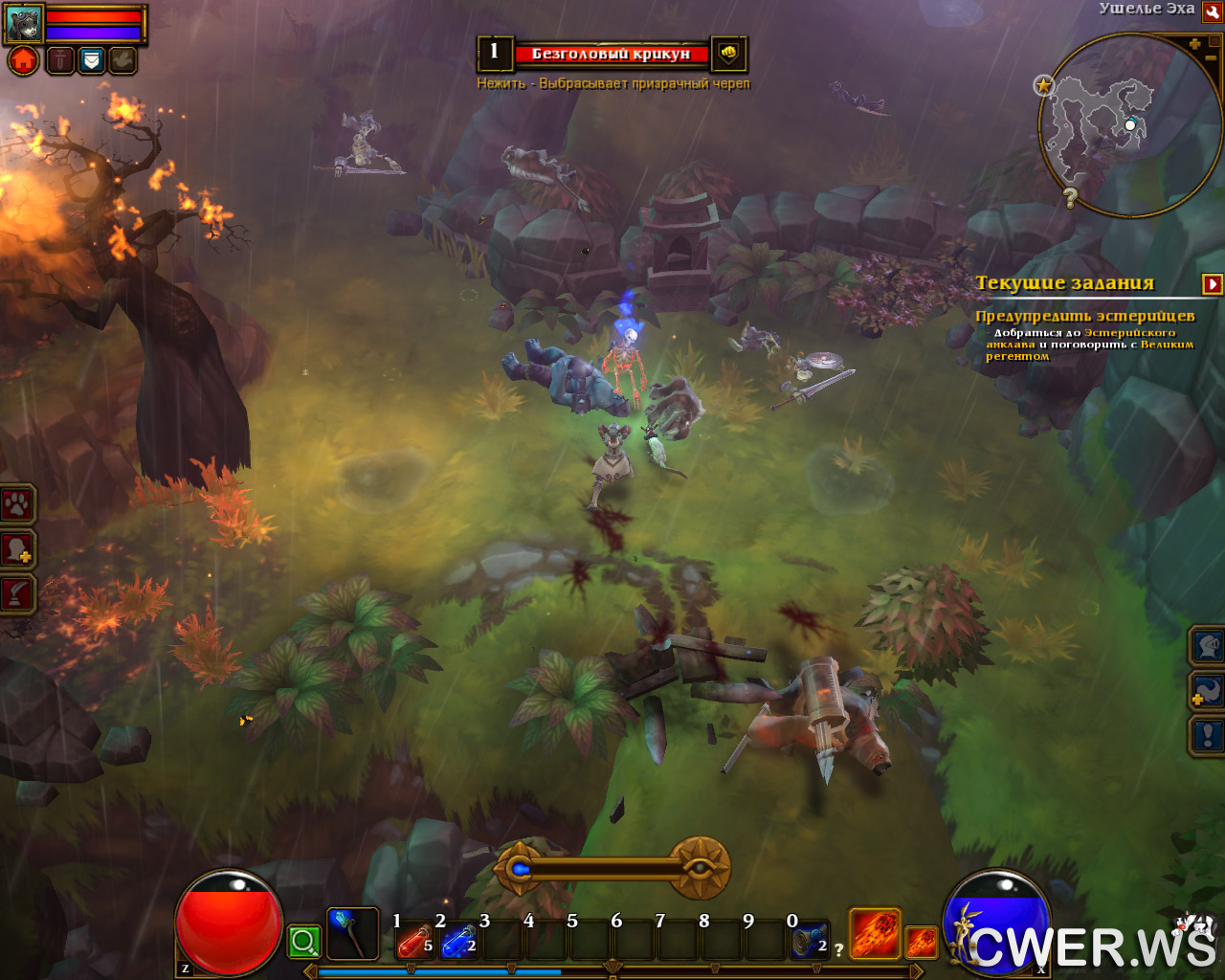Screen dimensions: 1225x980
Task: Open options with the wrench button
Action: click(x=1212, y=12)
